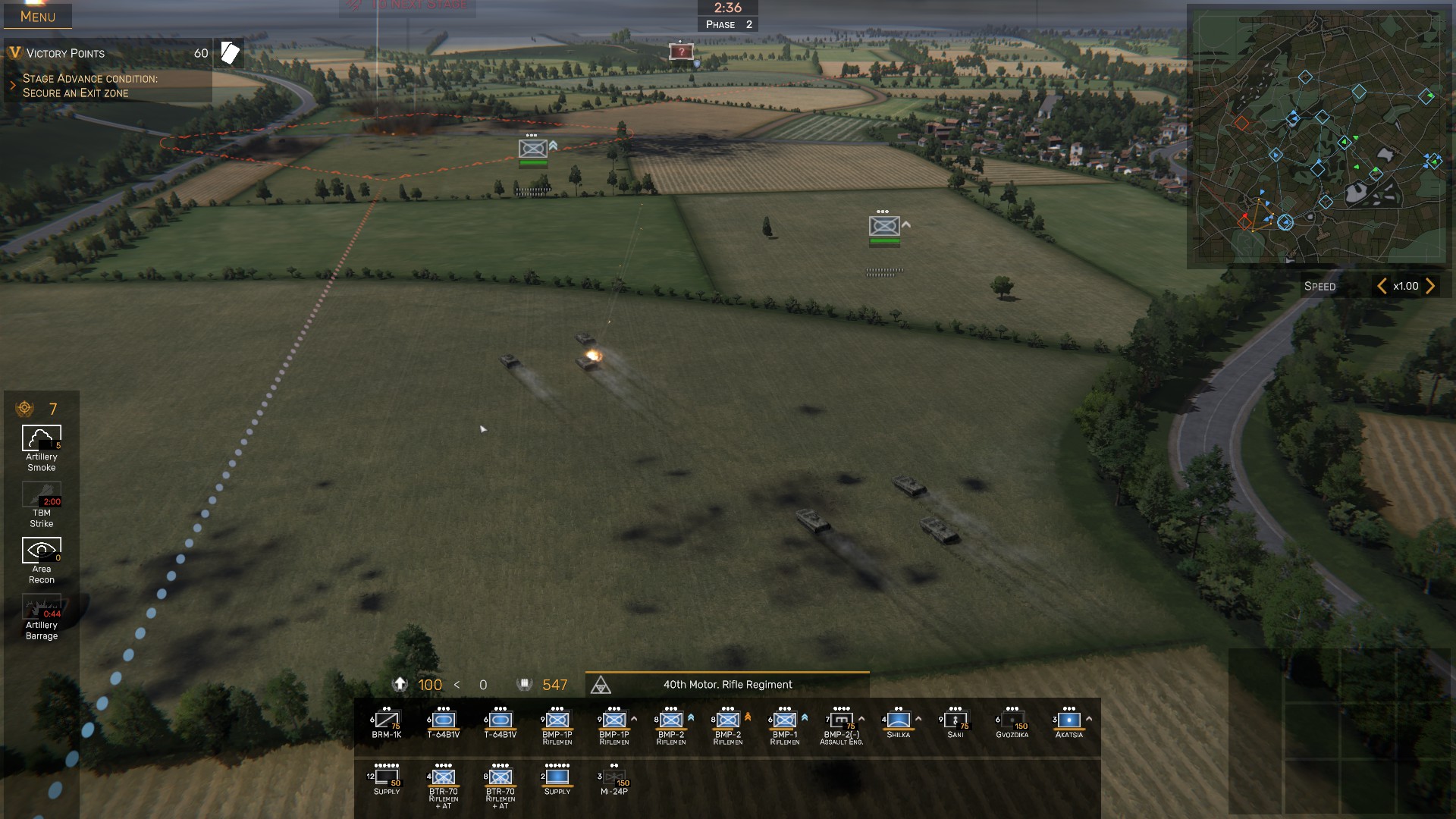Select the BMP-2(-) Assault Engineers card
Image resolution: width=1456 pixels, height=819 pixels.
842,723
